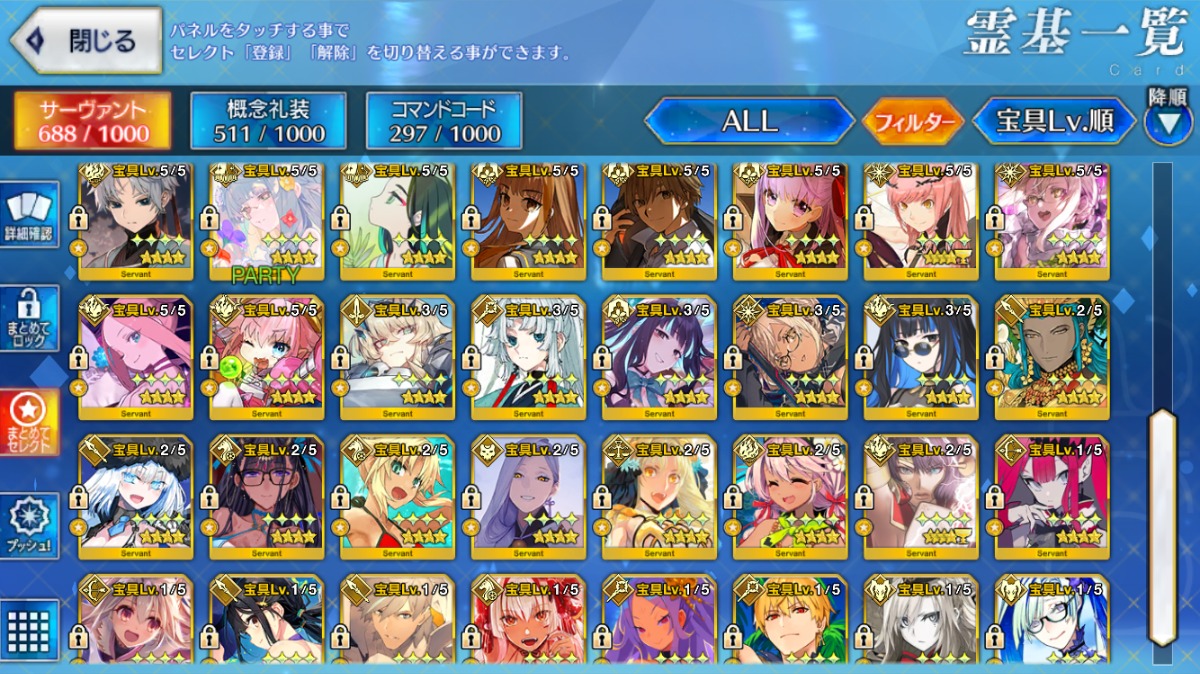Viewport: 1200px width, 674px height.
Task: Switch the grid layout view icon
Action: pos(29,628)
